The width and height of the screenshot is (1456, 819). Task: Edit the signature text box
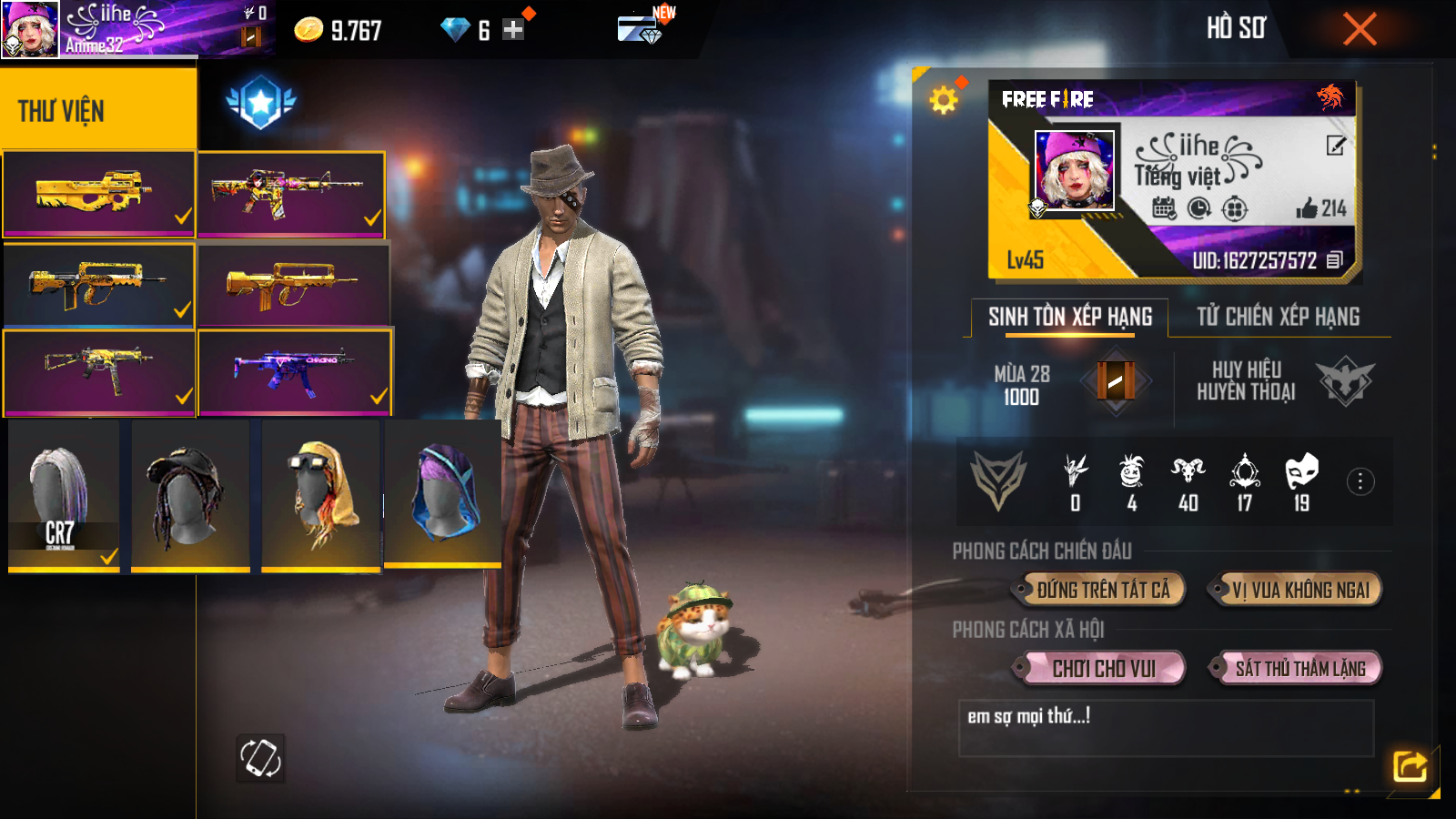pyautogui.click(x=1165, y=728)
